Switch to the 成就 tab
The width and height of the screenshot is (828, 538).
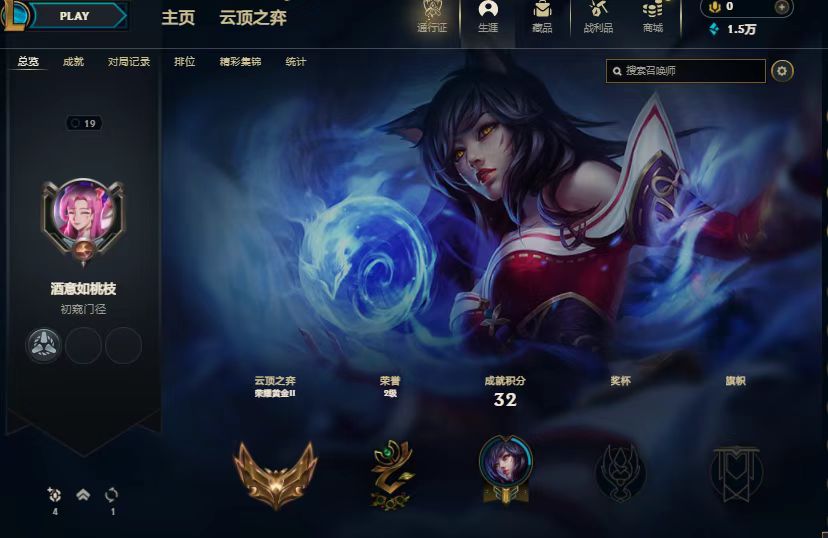click(74, 62)
